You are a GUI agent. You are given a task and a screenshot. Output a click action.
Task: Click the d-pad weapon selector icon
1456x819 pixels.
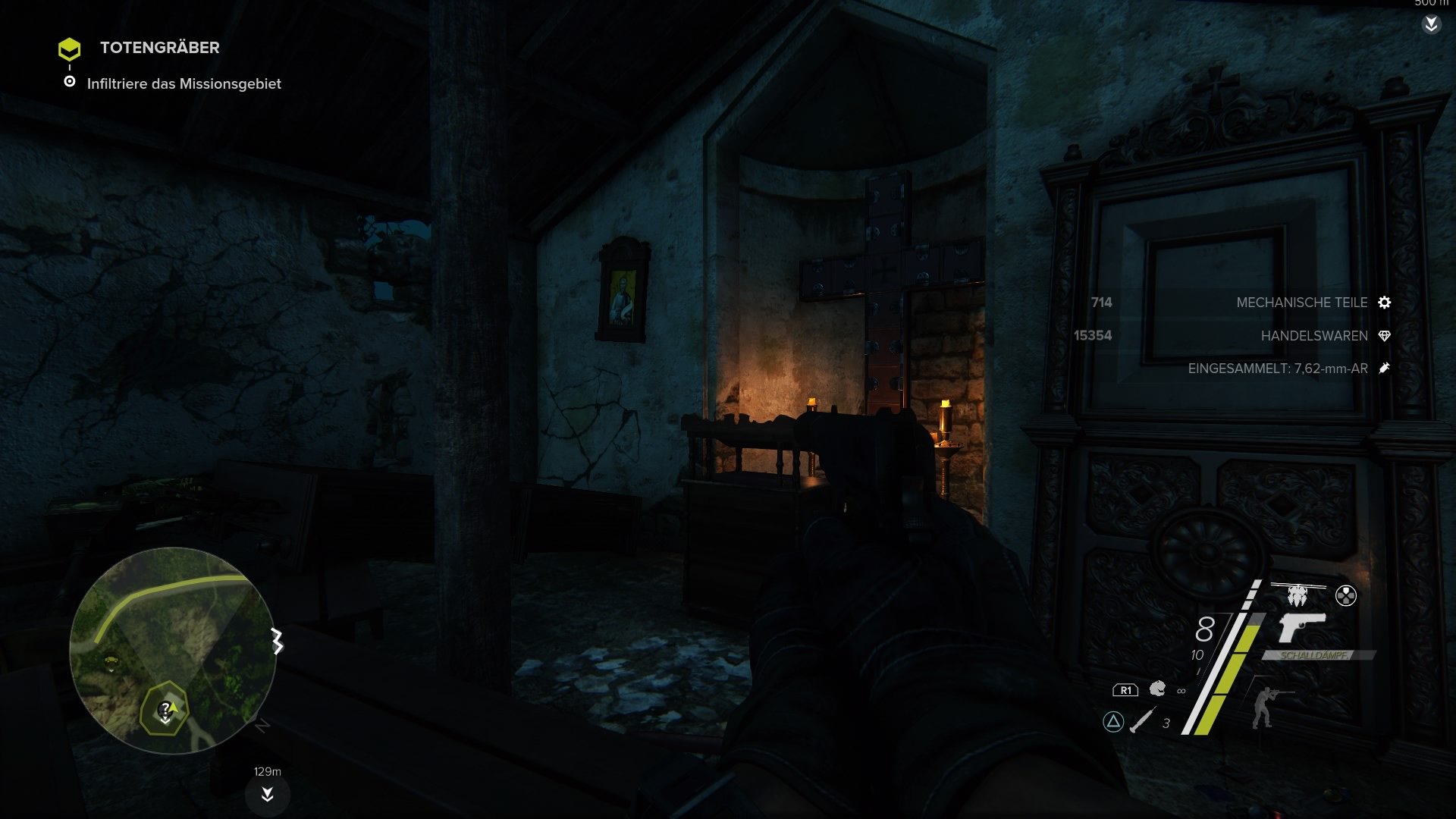point(1347,596)
